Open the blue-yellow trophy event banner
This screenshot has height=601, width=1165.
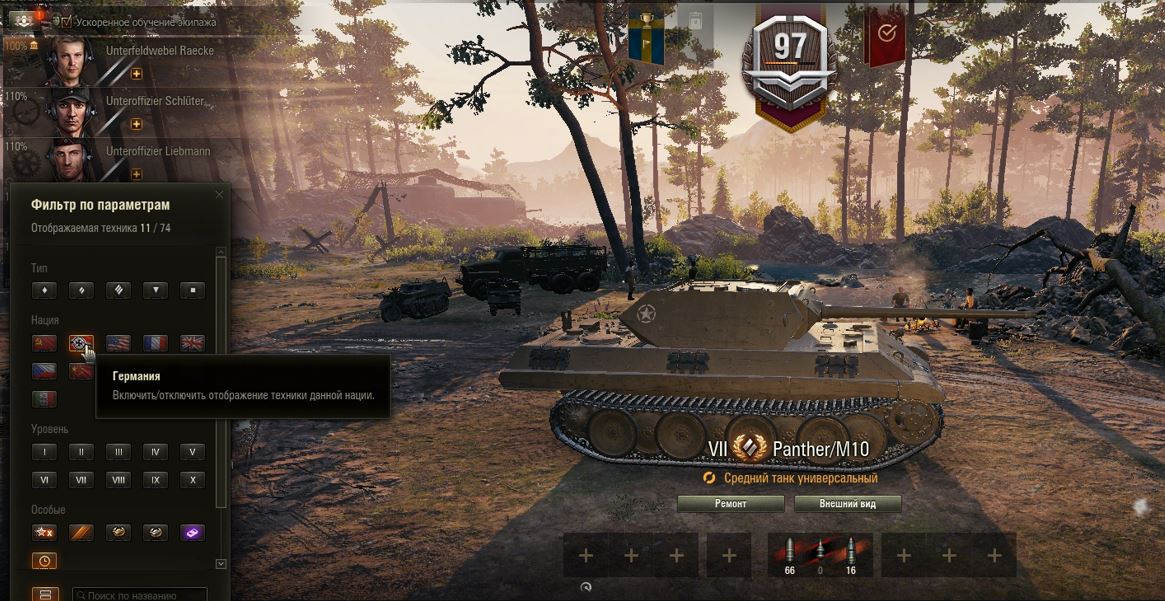tap(646, 33)
